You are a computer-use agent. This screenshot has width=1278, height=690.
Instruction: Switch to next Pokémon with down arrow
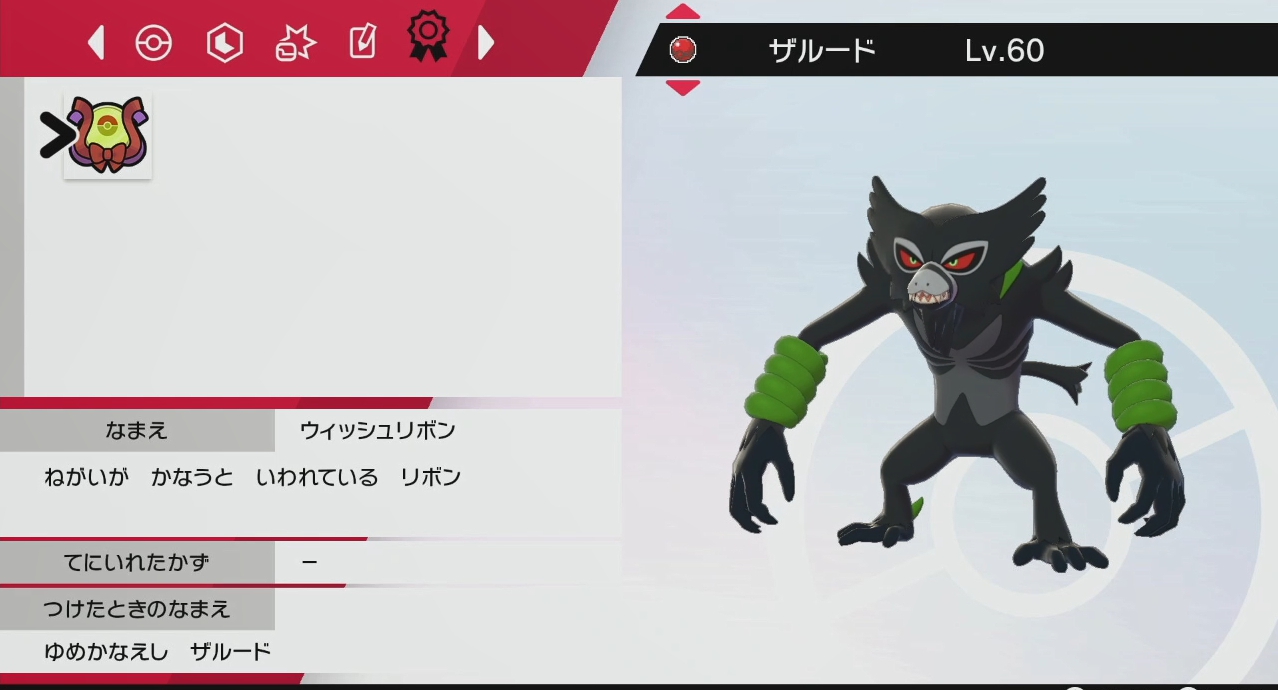(683, 87)
